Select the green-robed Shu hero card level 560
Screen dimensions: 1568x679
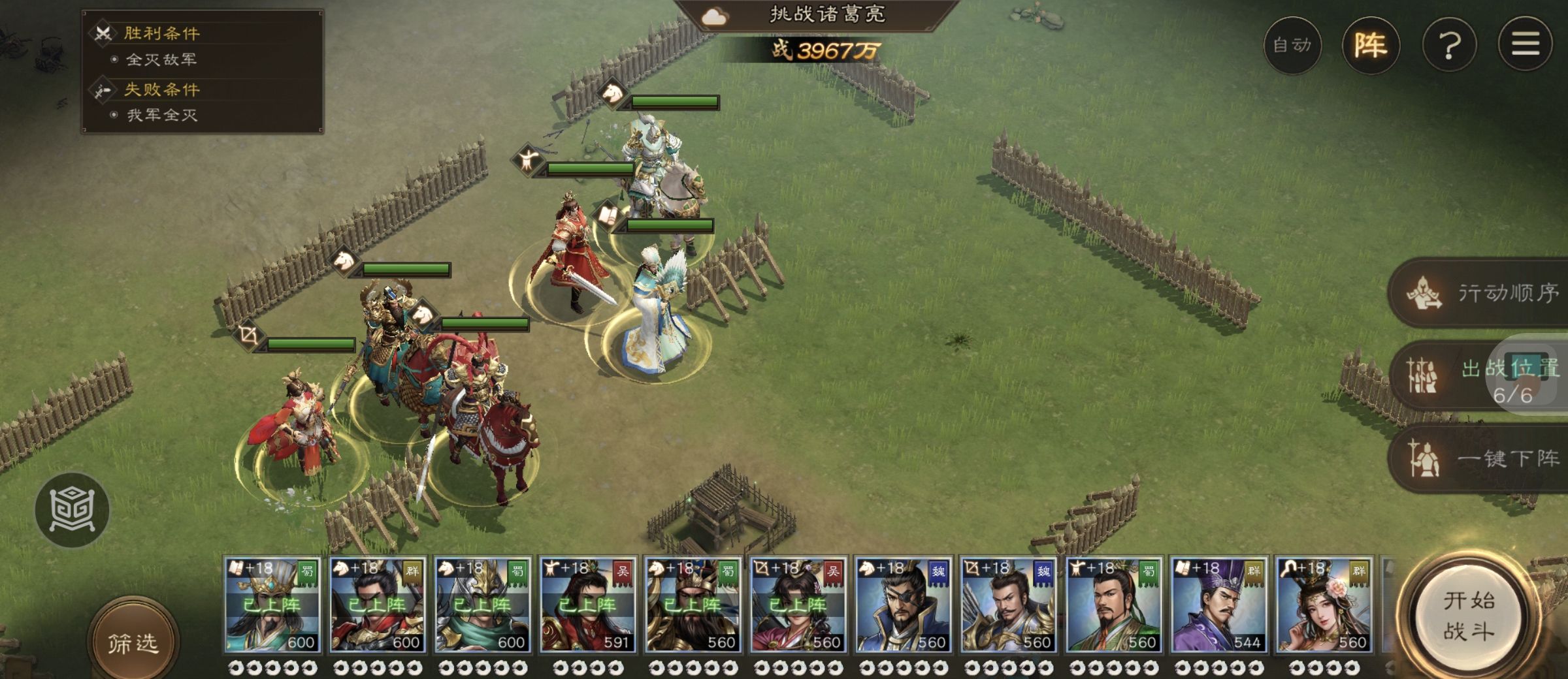1113,605
